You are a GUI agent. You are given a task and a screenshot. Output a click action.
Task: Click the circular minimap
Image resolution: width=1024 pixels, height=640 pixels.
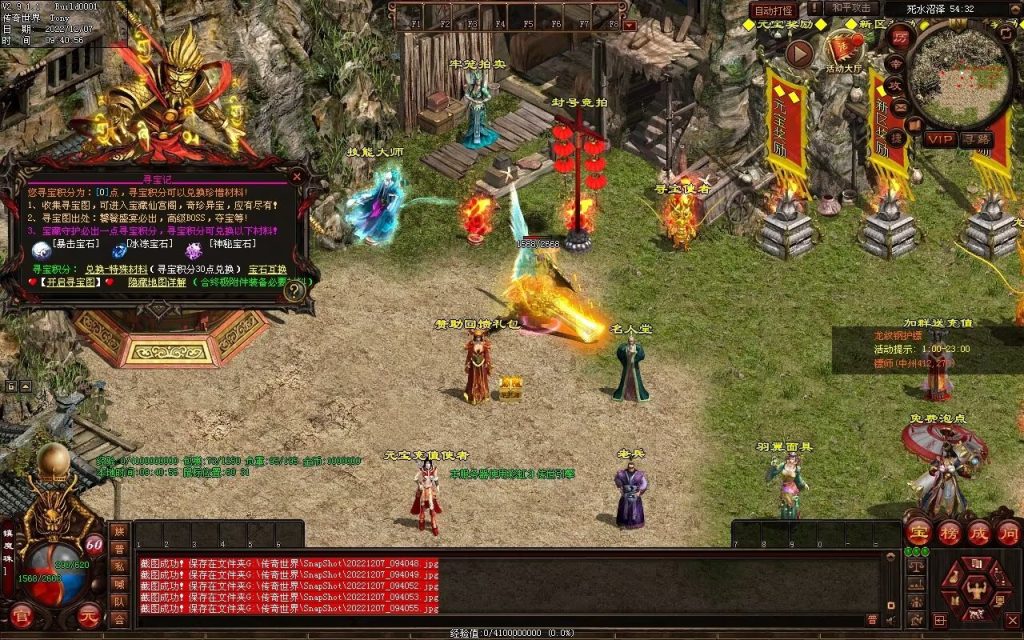coord(963,75)
